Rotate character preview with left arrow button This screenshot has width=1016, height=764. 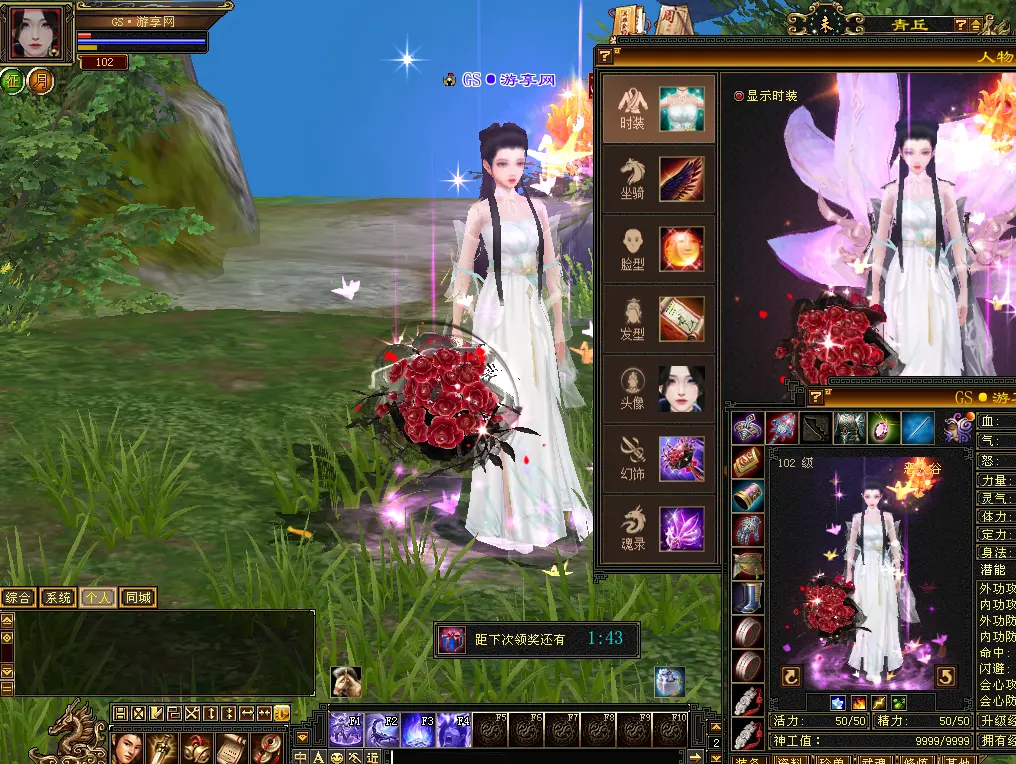coord(791,677)
